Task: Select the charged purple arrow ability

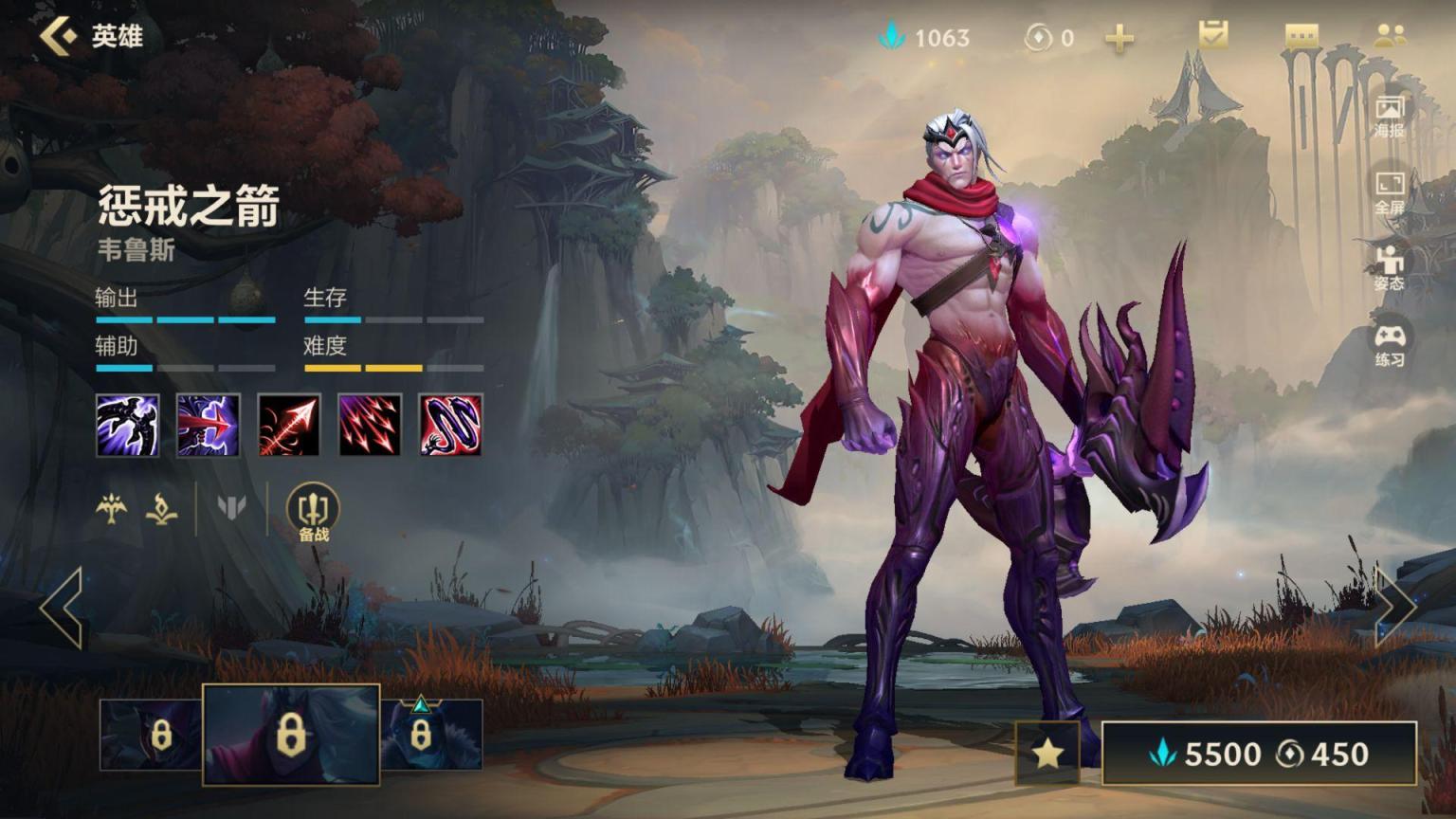Action: pos(209,426)
